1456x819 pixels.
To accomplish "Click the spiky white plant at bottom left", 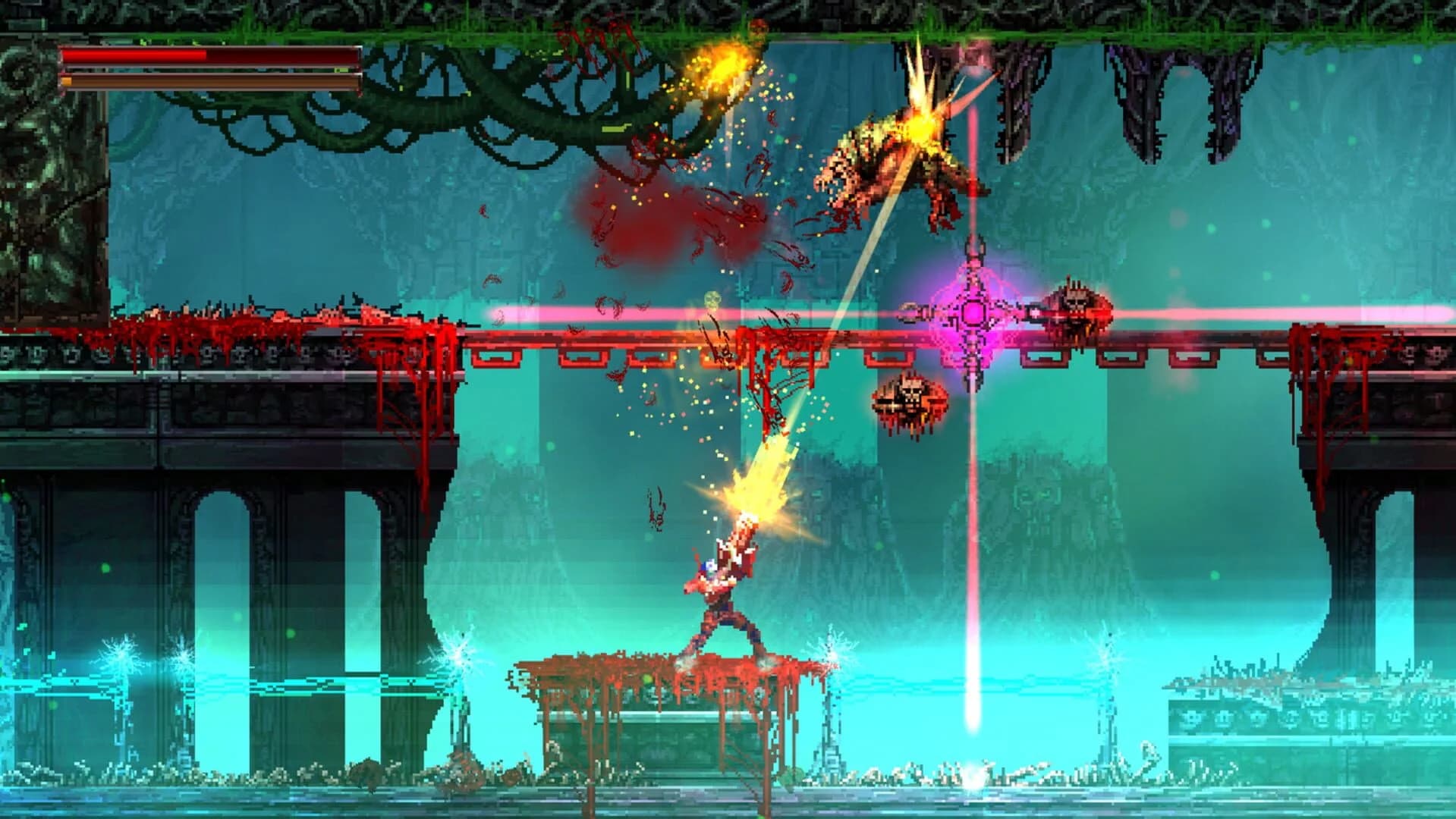I will pos(121,657).
